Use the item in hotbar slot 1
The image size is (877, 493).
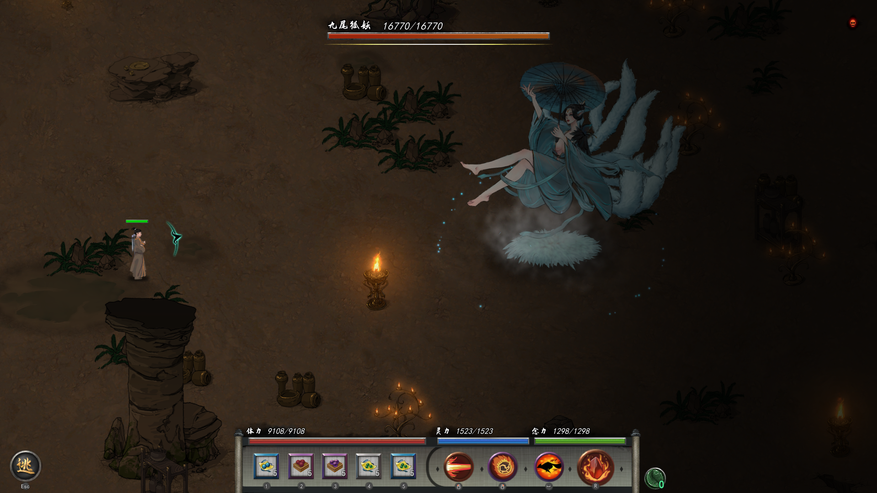[266, 466]
